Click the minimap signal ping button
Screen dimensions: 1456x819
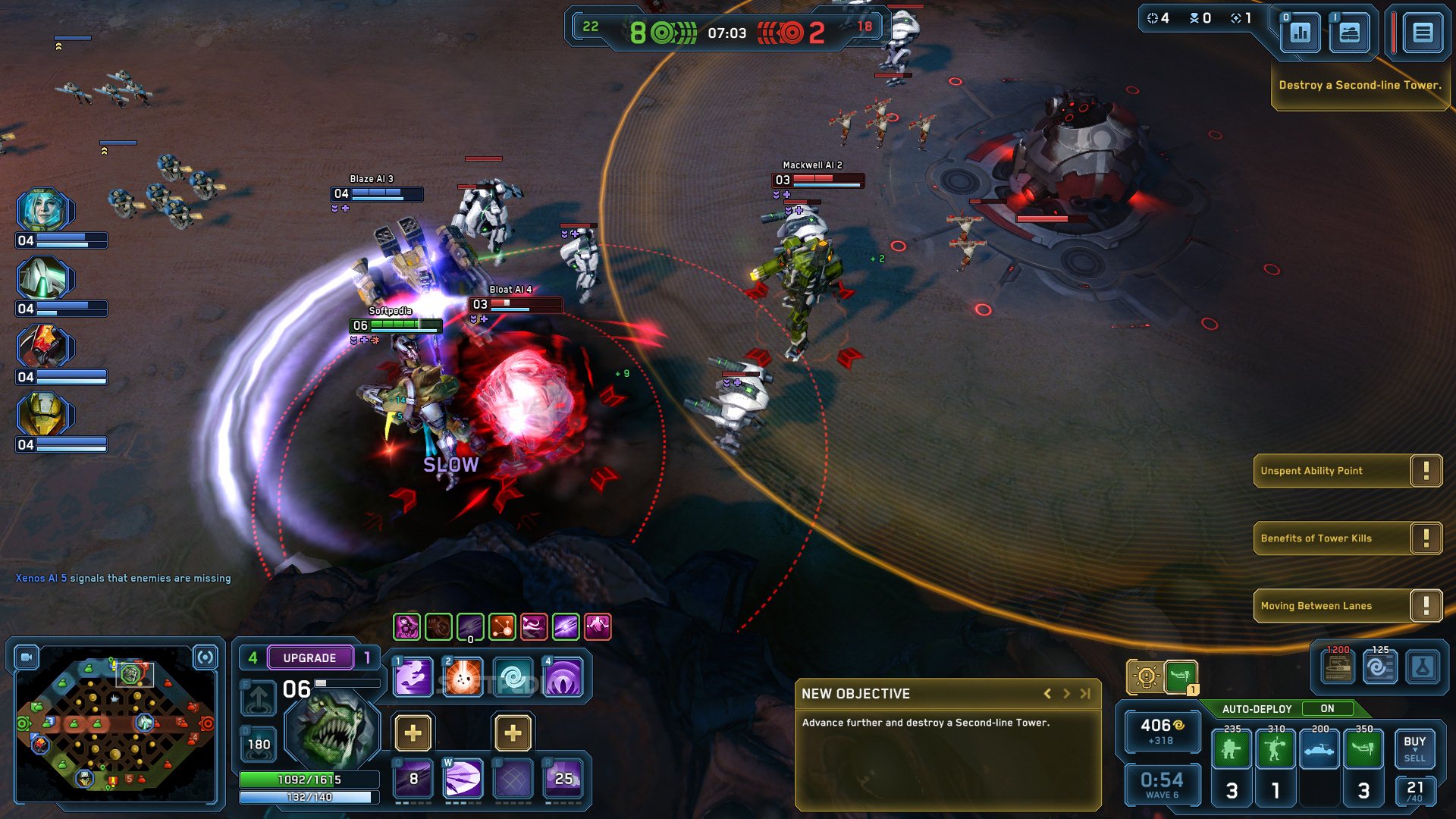click(205, 657)
